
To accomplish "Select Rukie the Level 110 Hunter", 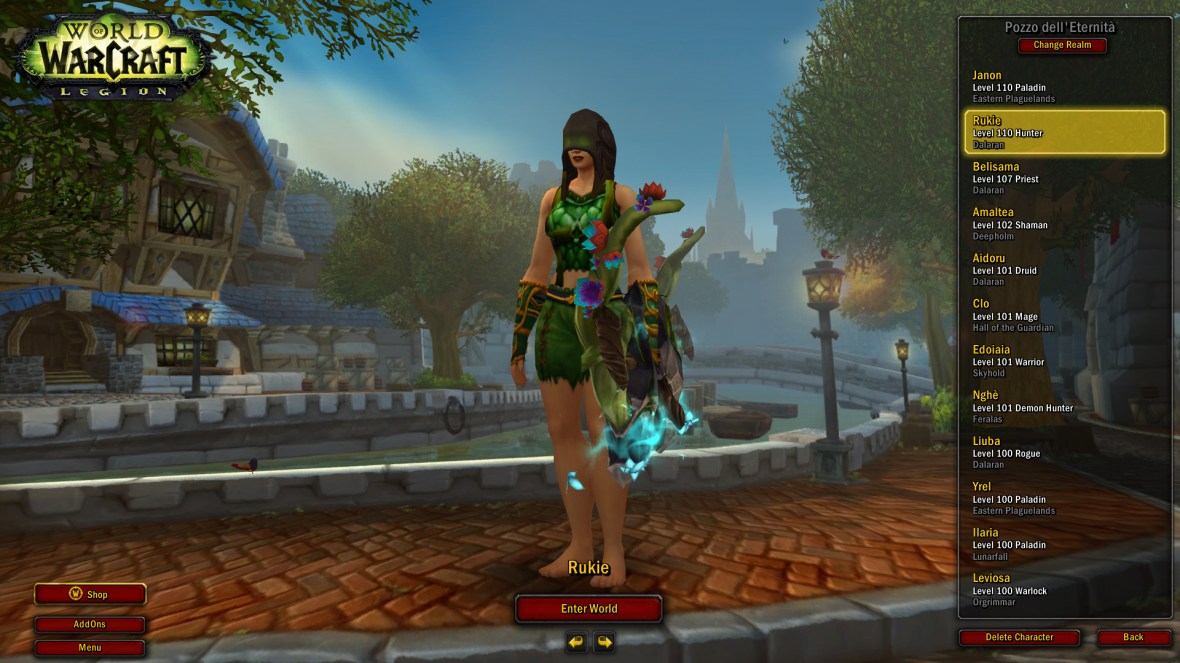I will coord(1064,132).
